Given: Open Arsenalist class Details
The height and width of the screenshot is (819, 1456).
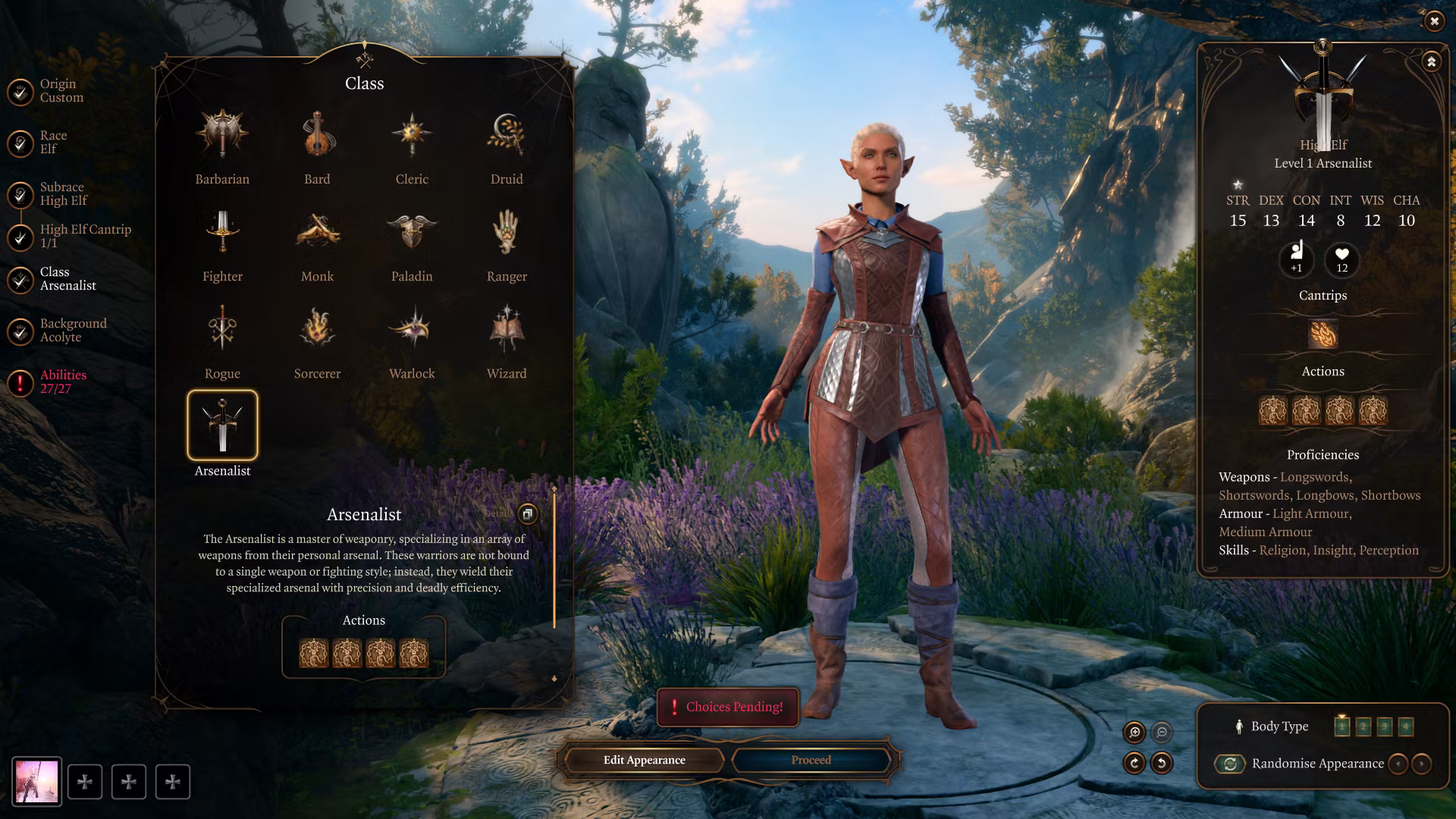Looking at the screenshot, I should point(527,513).
